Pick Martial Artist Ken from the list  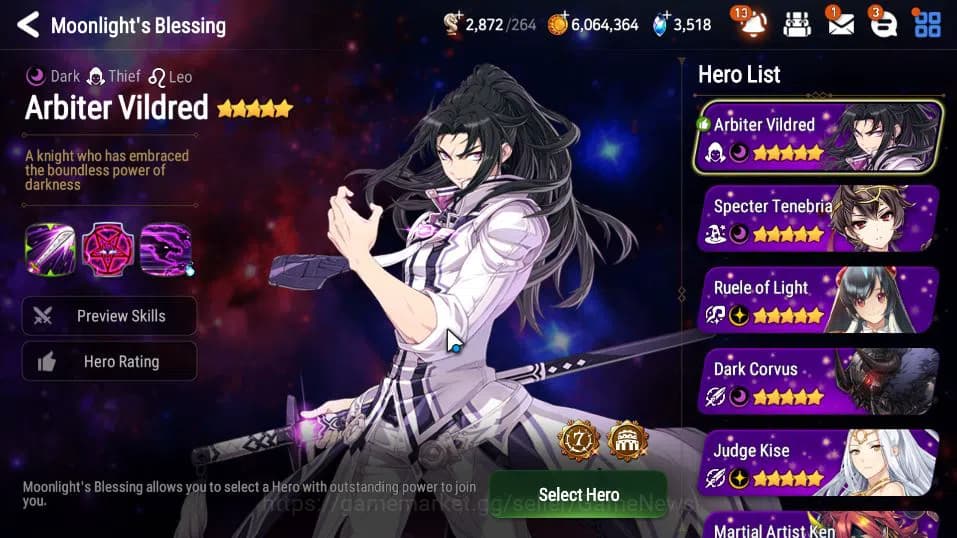(820, 526)
